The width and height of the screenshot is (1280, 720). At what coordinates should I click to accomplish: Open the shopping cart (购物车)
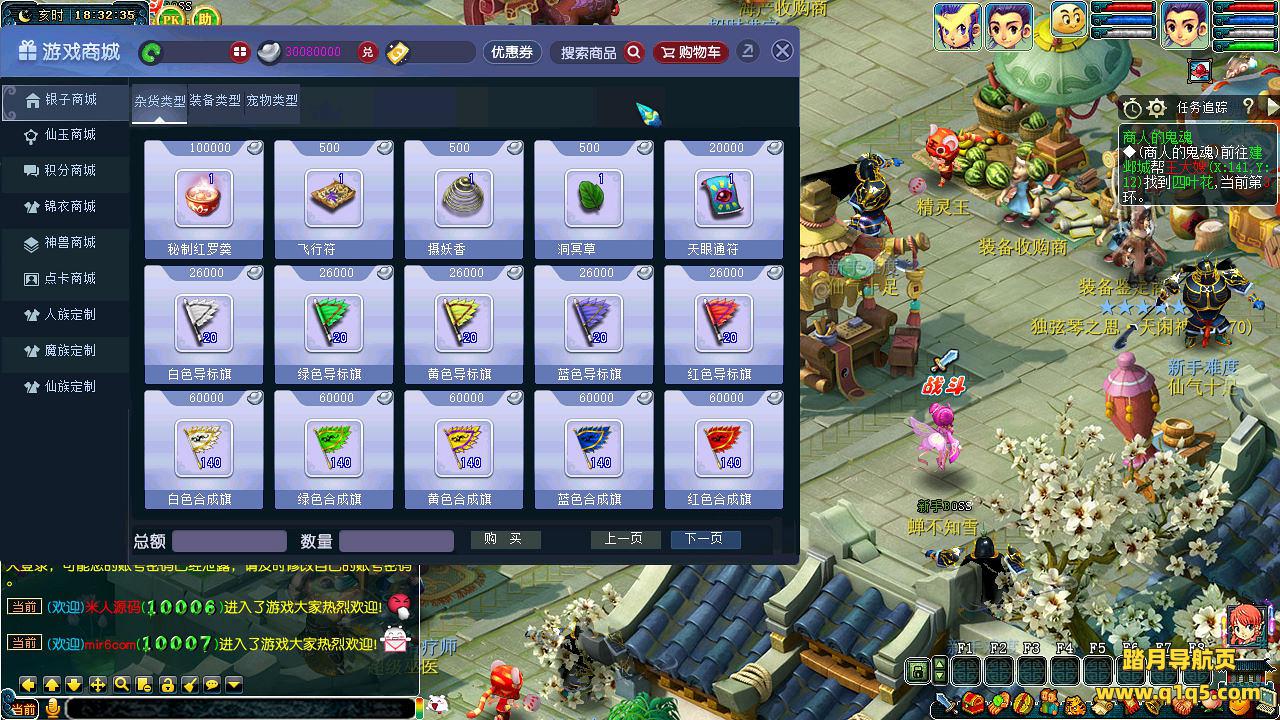point(691,52)
